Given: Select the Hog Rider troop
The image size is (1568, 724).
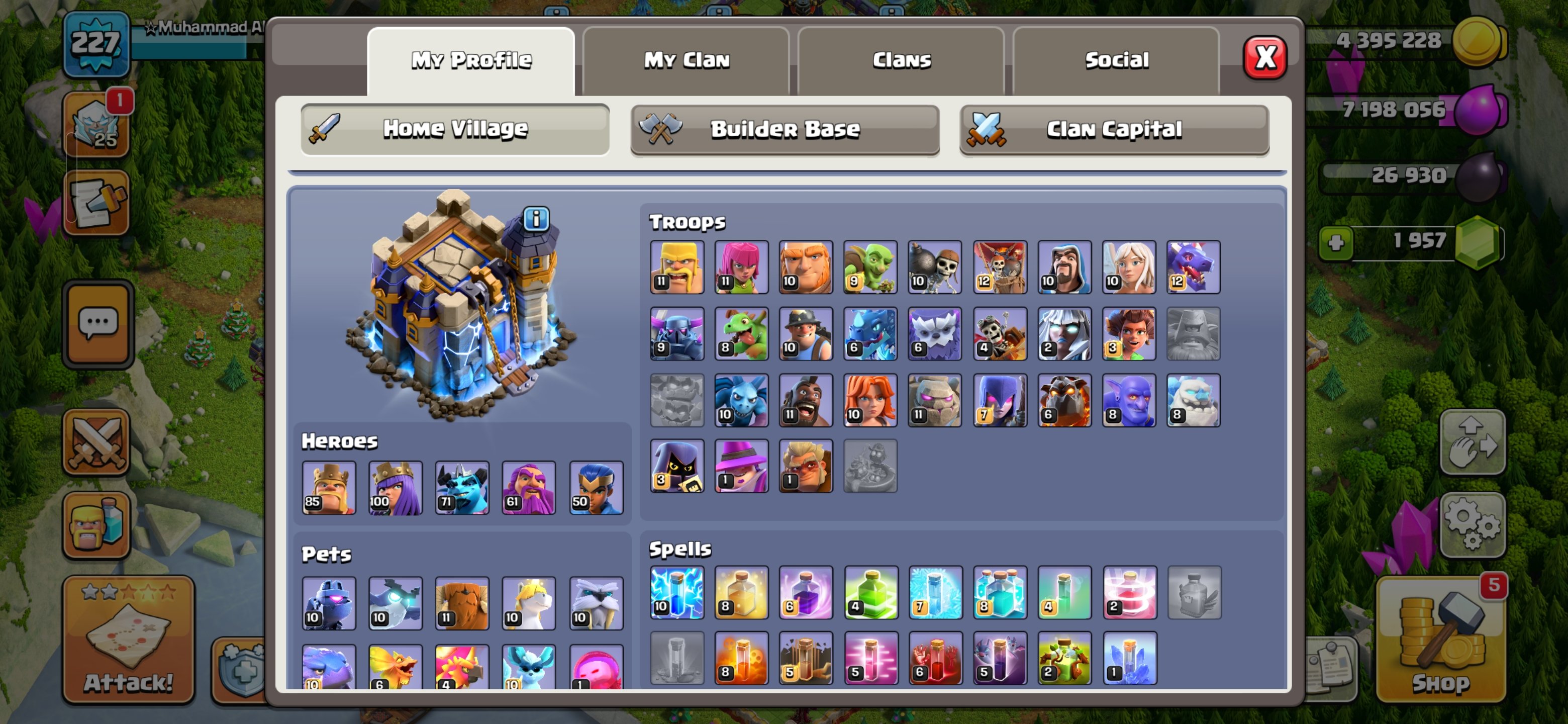Looking at the screenshot, I should coord(806,400).
